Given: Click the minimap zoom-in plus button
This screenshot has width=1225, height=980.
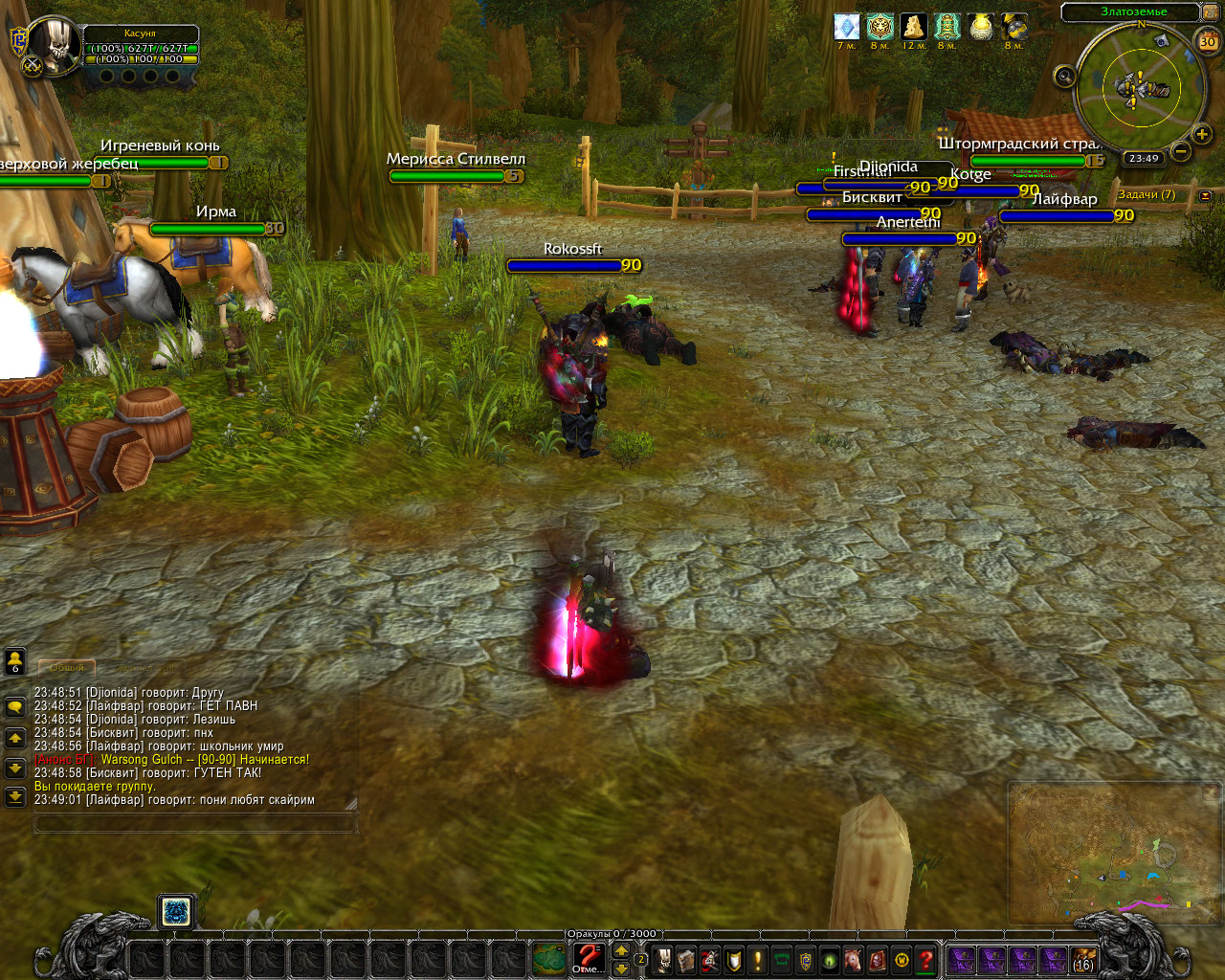Looking at the screenshot, I should tap(1203, 134).
